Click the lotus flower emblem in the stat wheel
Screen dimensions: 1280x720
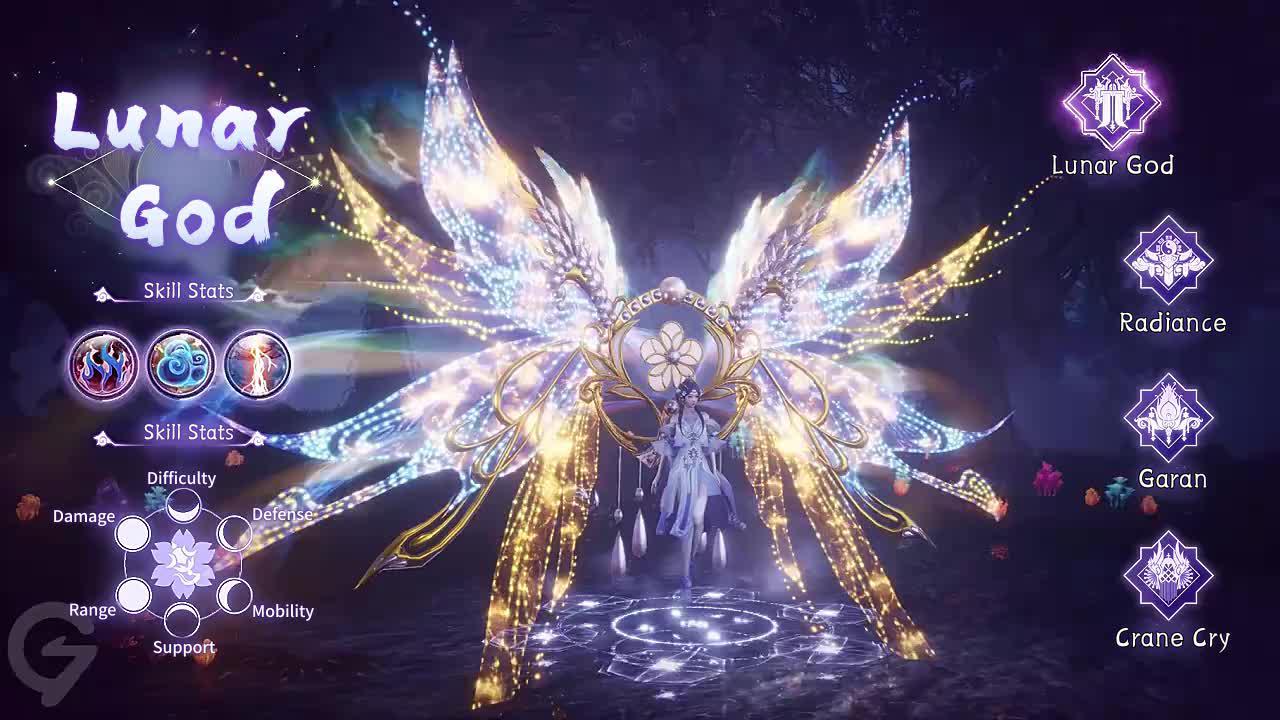click(x=182, y=563)
